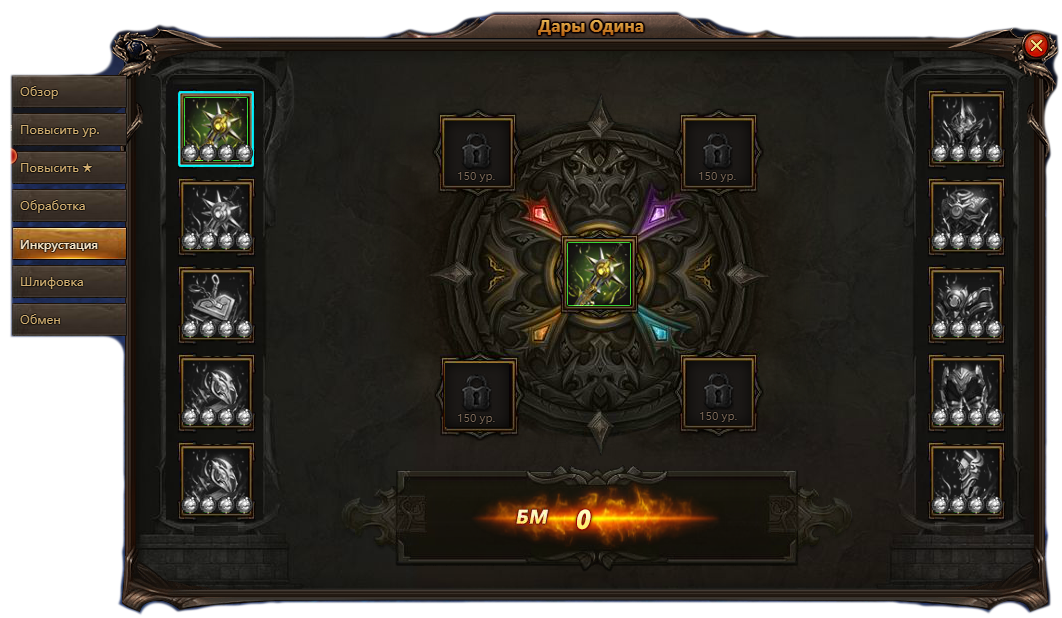
Task: Click the central mace item in the wheel
Action: pyautogui.click(x=600, y=275)
